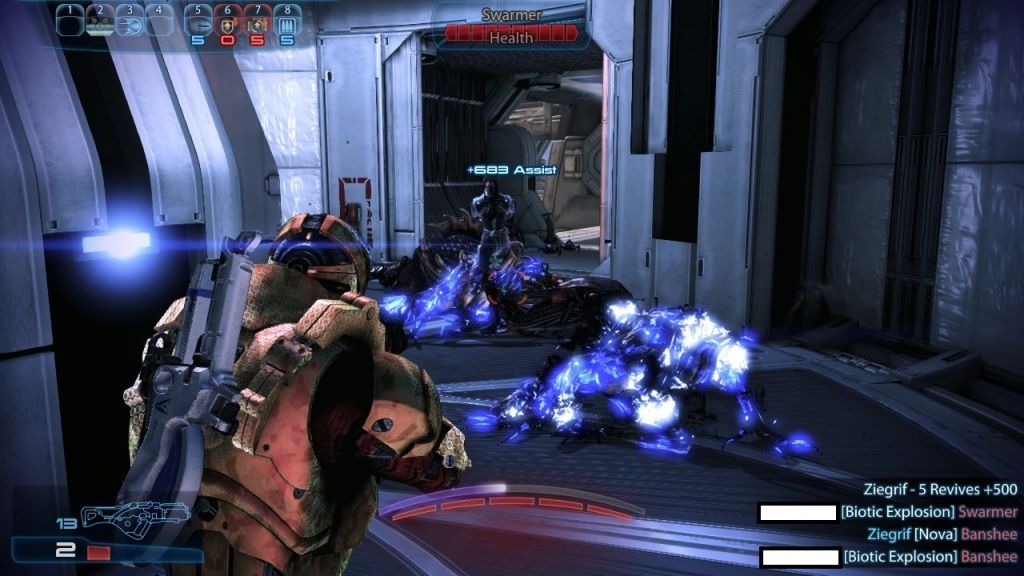Use the shield badge consumable in slot 6
1024x576 pixels.
pos(228,21)
